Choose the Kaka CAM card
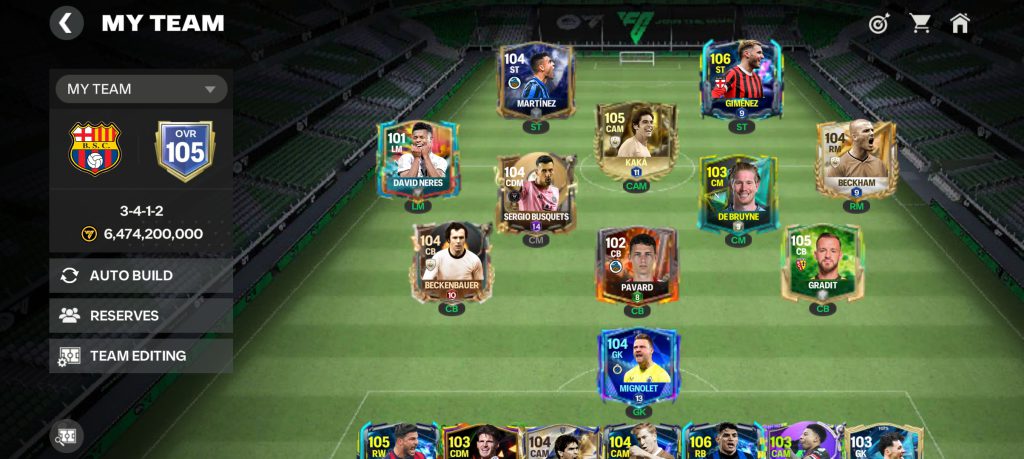This screenshot has height=459, width=1024. tap(636, 141)
